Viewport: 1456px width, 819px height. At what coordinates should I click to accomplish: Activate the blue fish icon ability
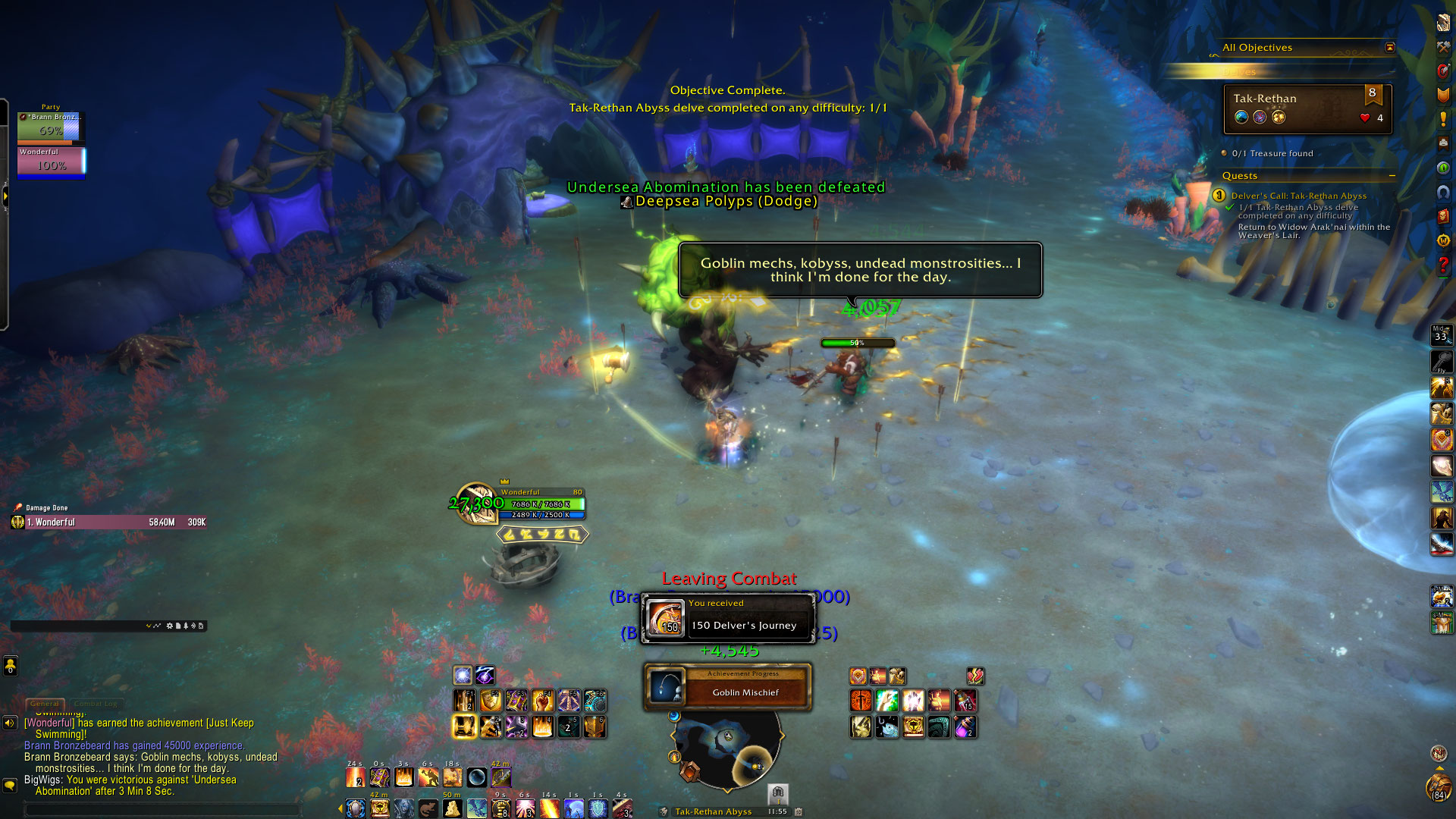(887, 727)
